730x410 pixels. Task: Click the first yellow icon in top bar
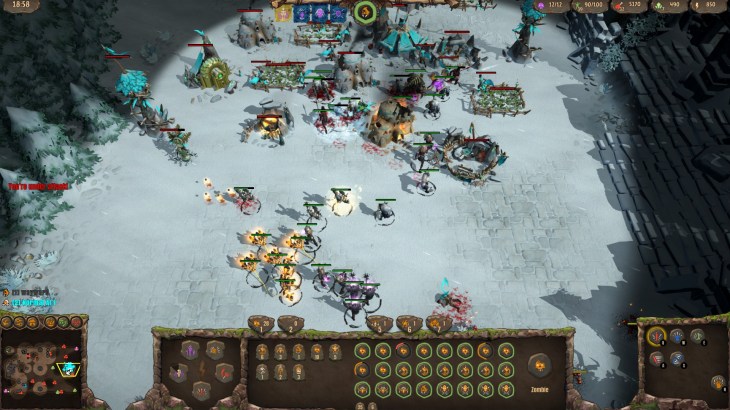click(283, 13)
